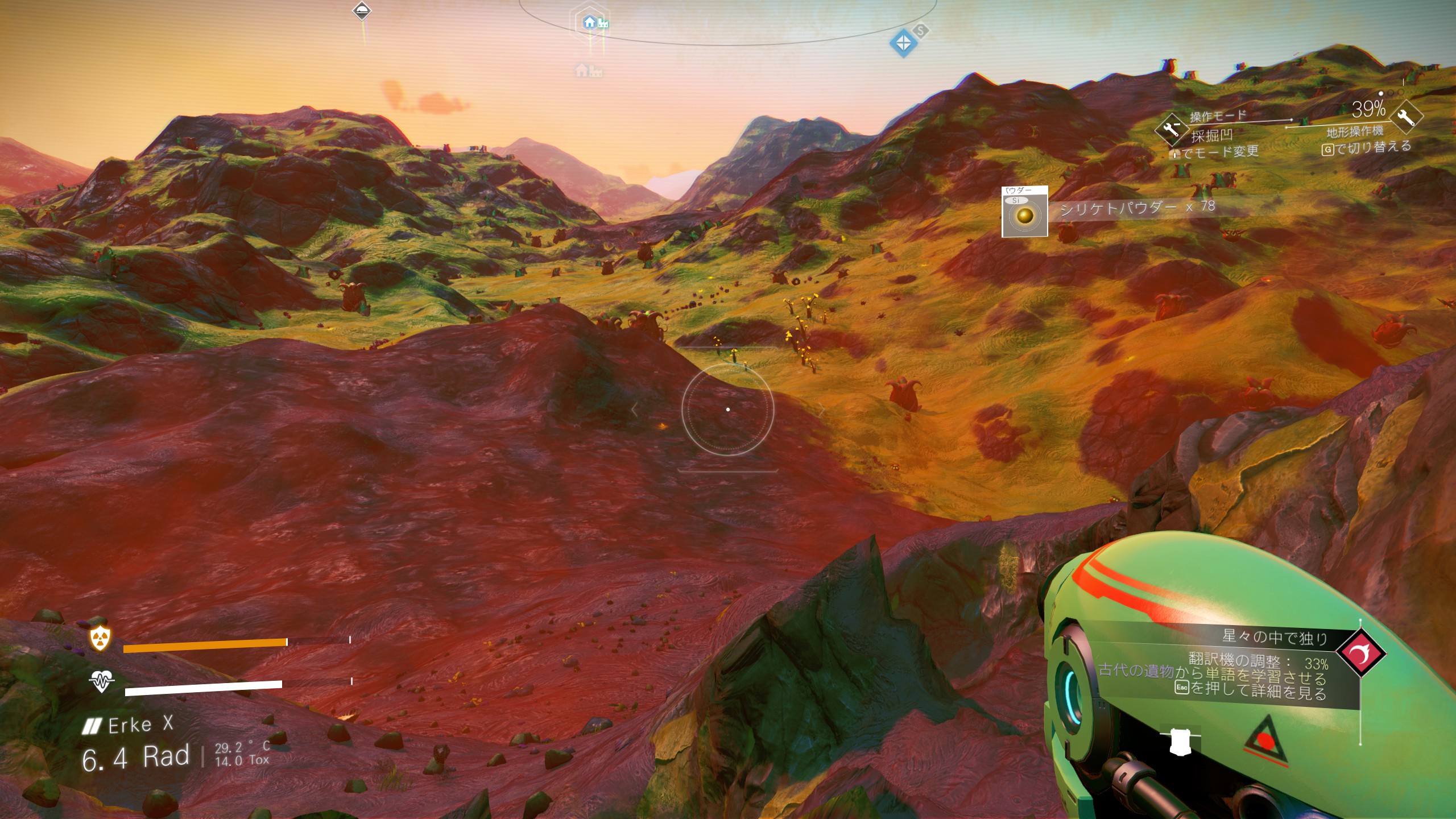
Task: Open the red diamond mission tracker icon
Action: [x=1361, y=652]
